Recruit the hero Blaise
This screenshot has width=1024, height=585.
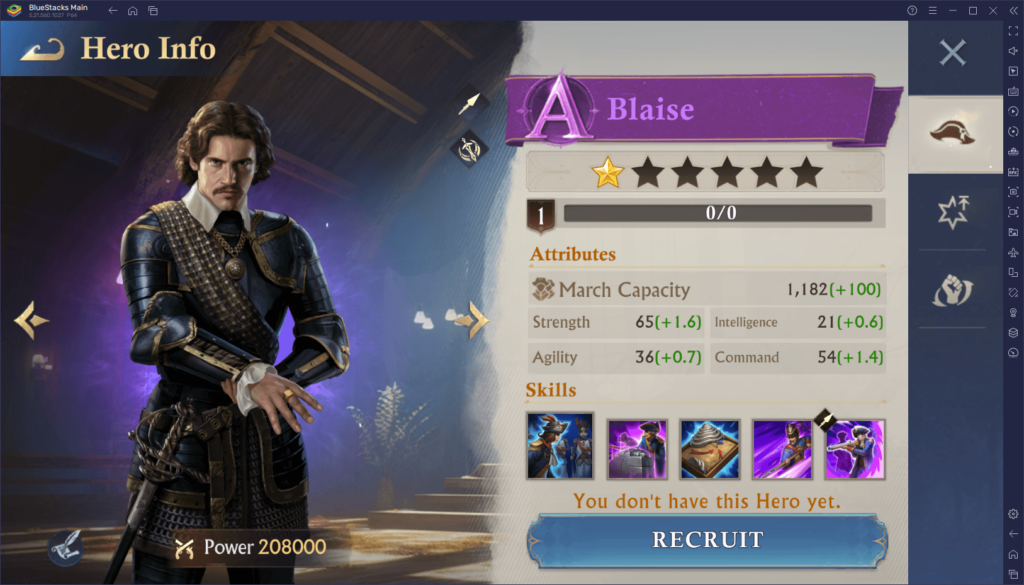click(707, 540)
